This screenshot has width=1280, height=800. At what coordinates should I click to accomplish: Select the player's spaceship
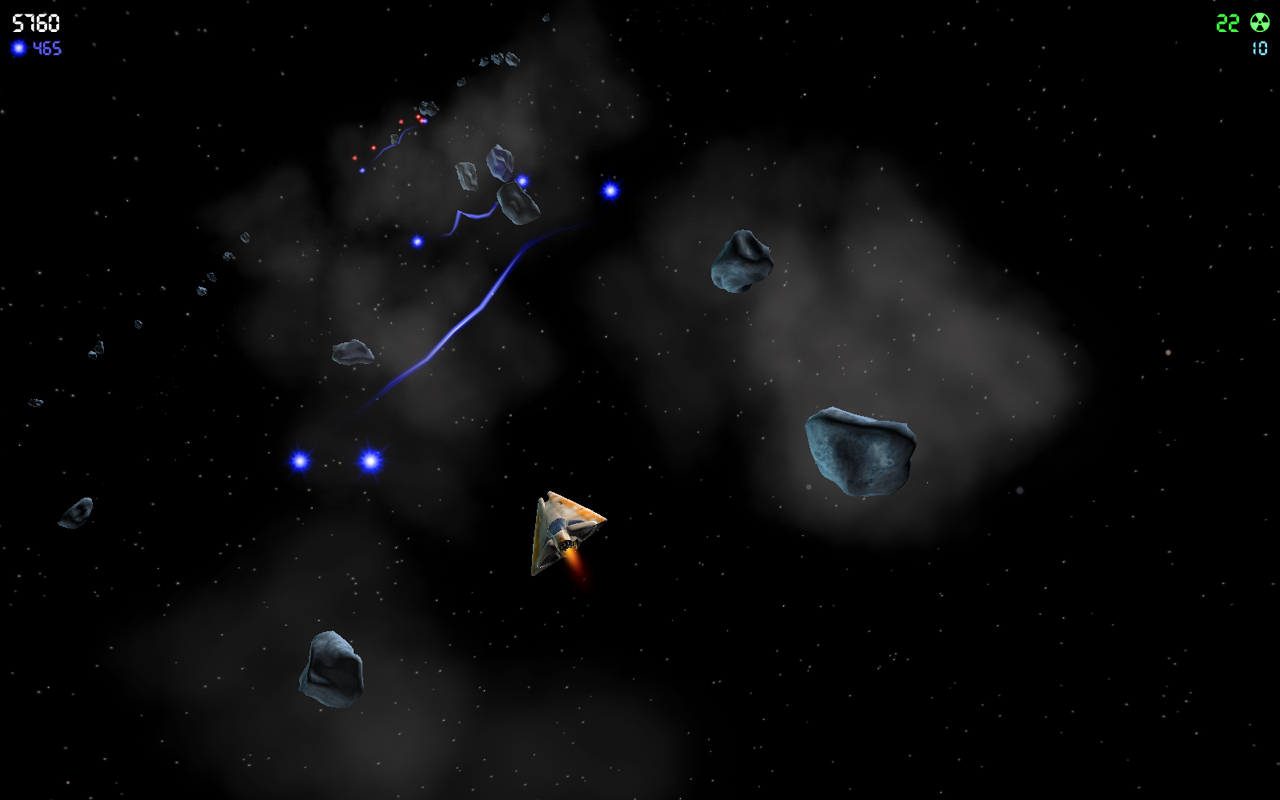(x=562, y=530)
